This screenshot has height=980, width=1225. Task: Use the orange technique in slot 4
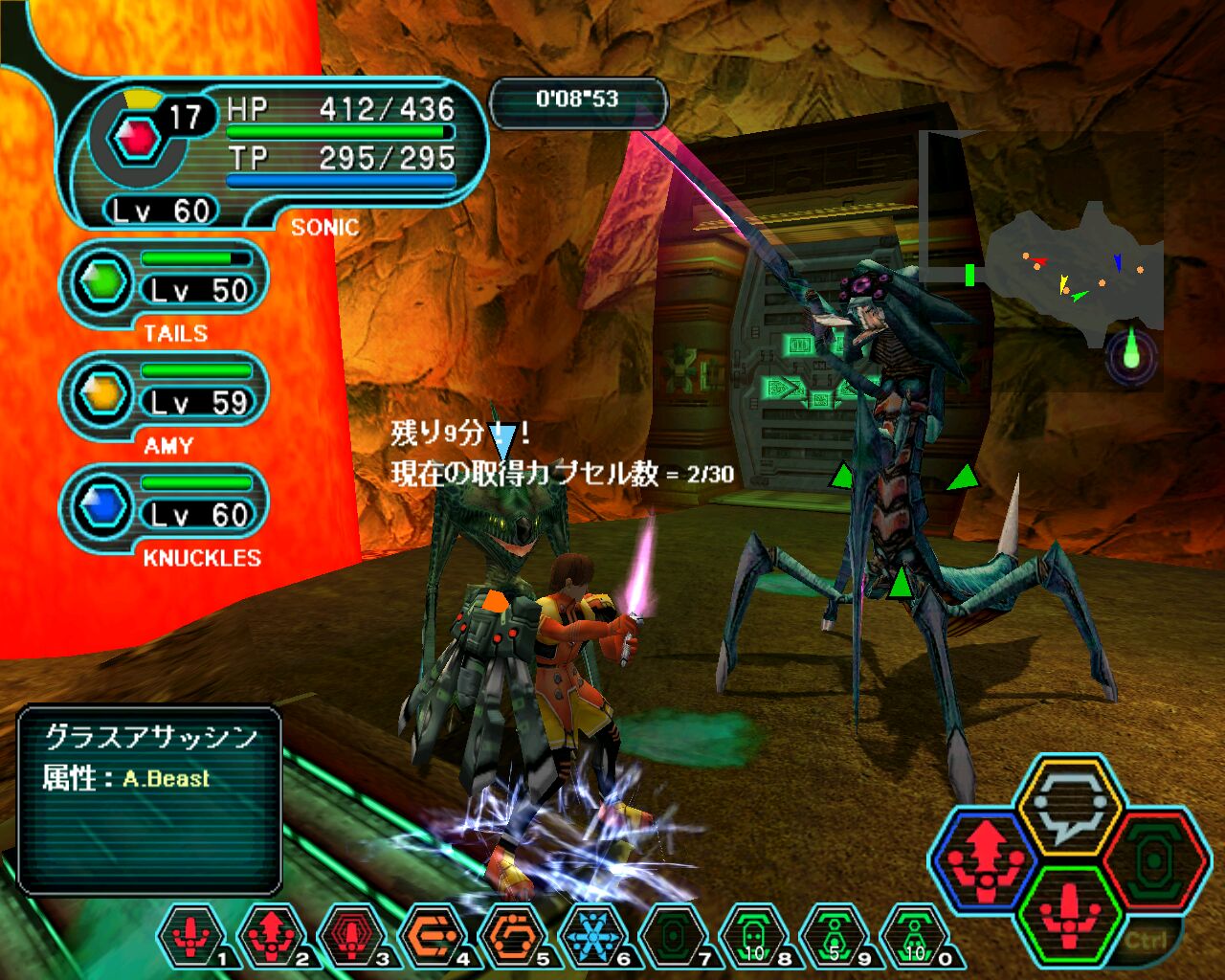point(433,936)
